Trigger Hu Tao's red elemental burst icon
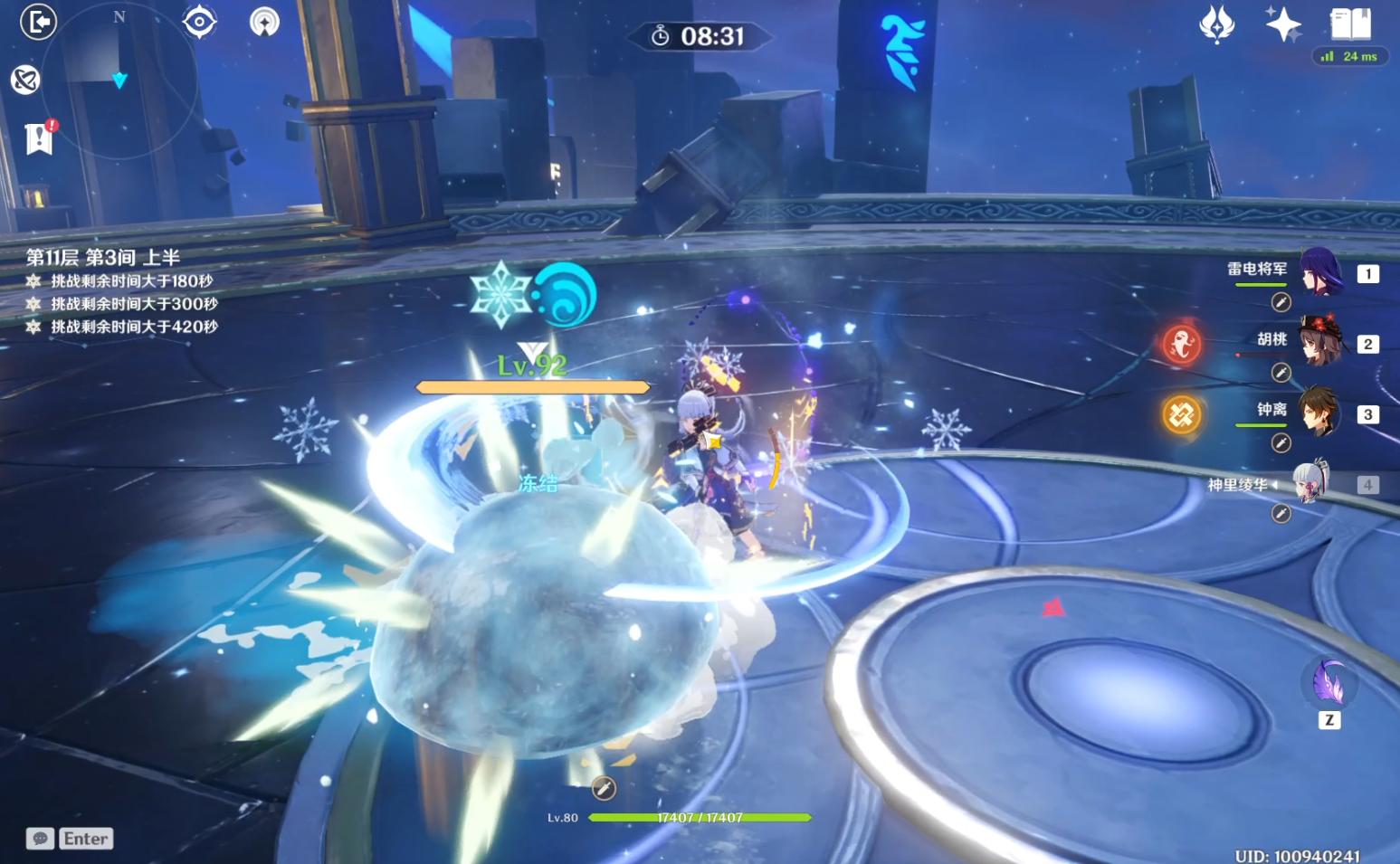 [1182, 344]
